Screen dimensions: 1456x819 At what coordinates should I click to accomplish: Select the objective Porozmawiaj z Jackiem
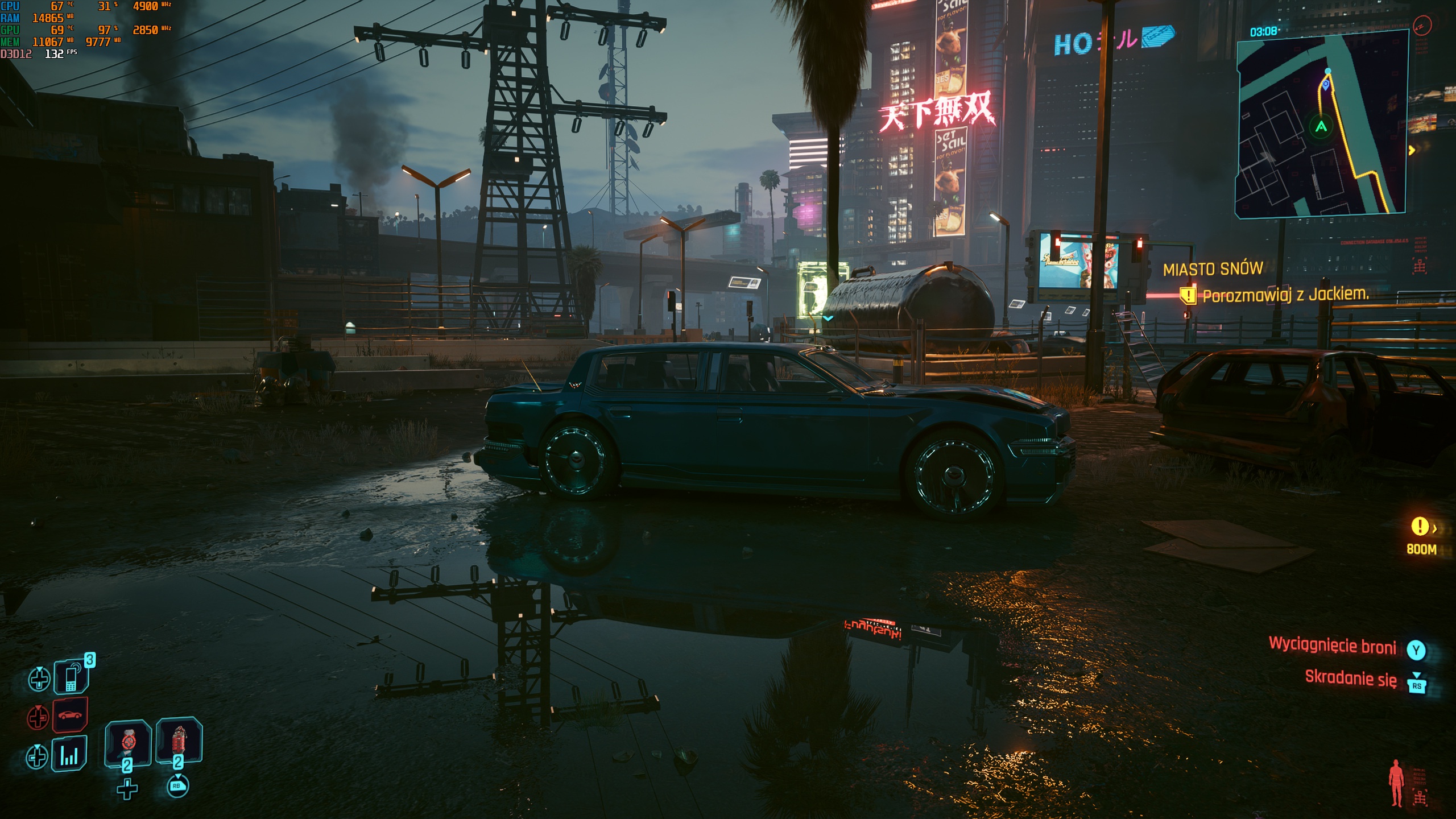pos(1285,295)
